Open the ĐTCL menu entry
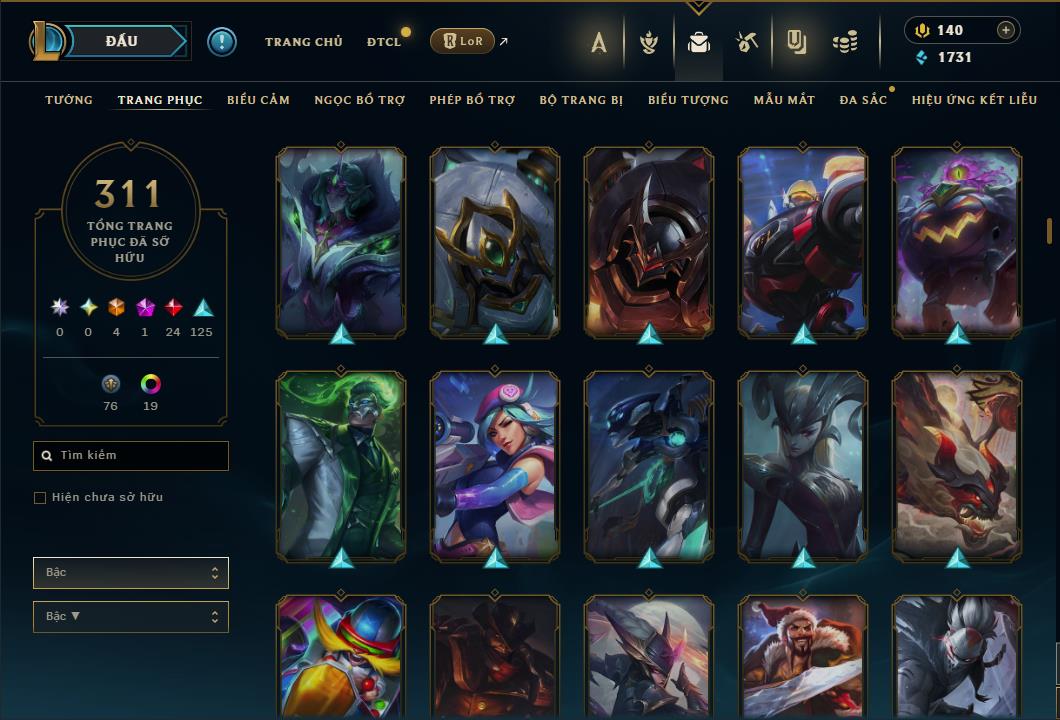1060x720 pixels. (x=384, y=42)
